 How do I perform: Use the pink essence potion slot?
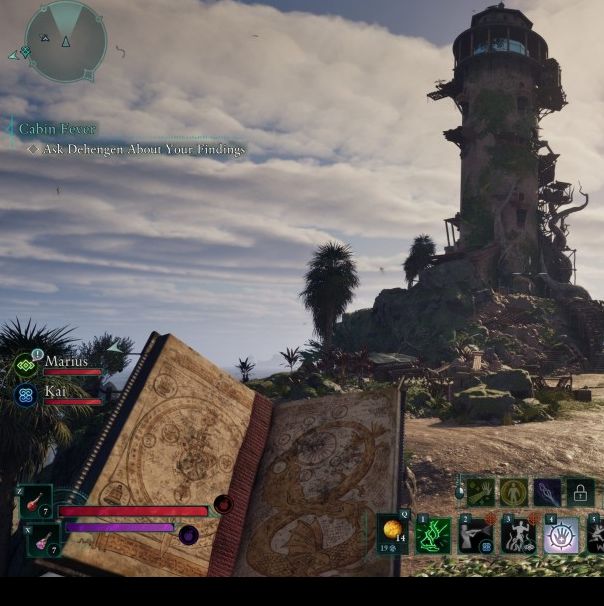pos(44,540)
